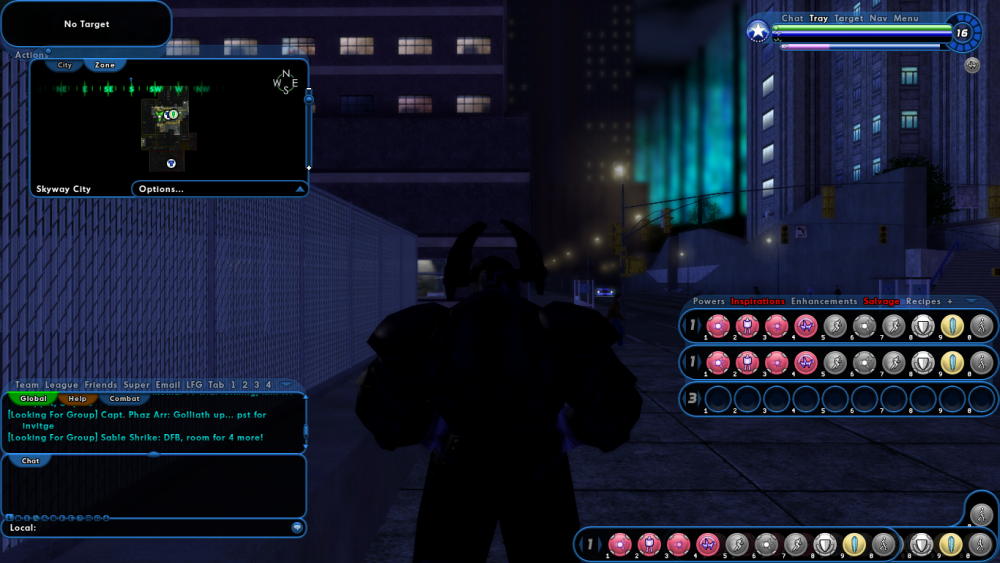Viewport: 1000px width, 563px height.
Task: Open the LFG window
Action: coord(194,385)
